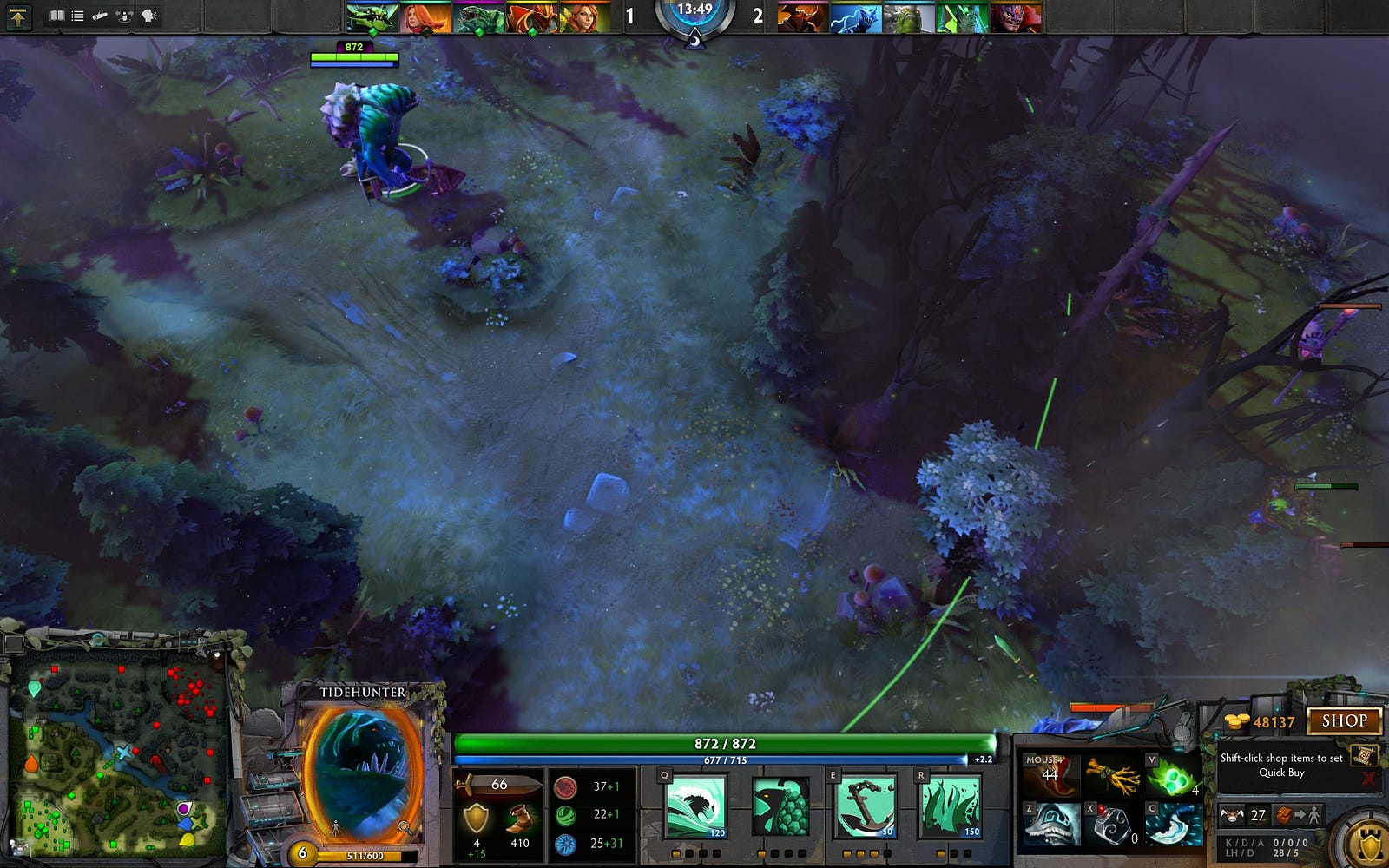Click the Tidehunter hero portrait
The image size is (1389, 868).
coord(363,773)
